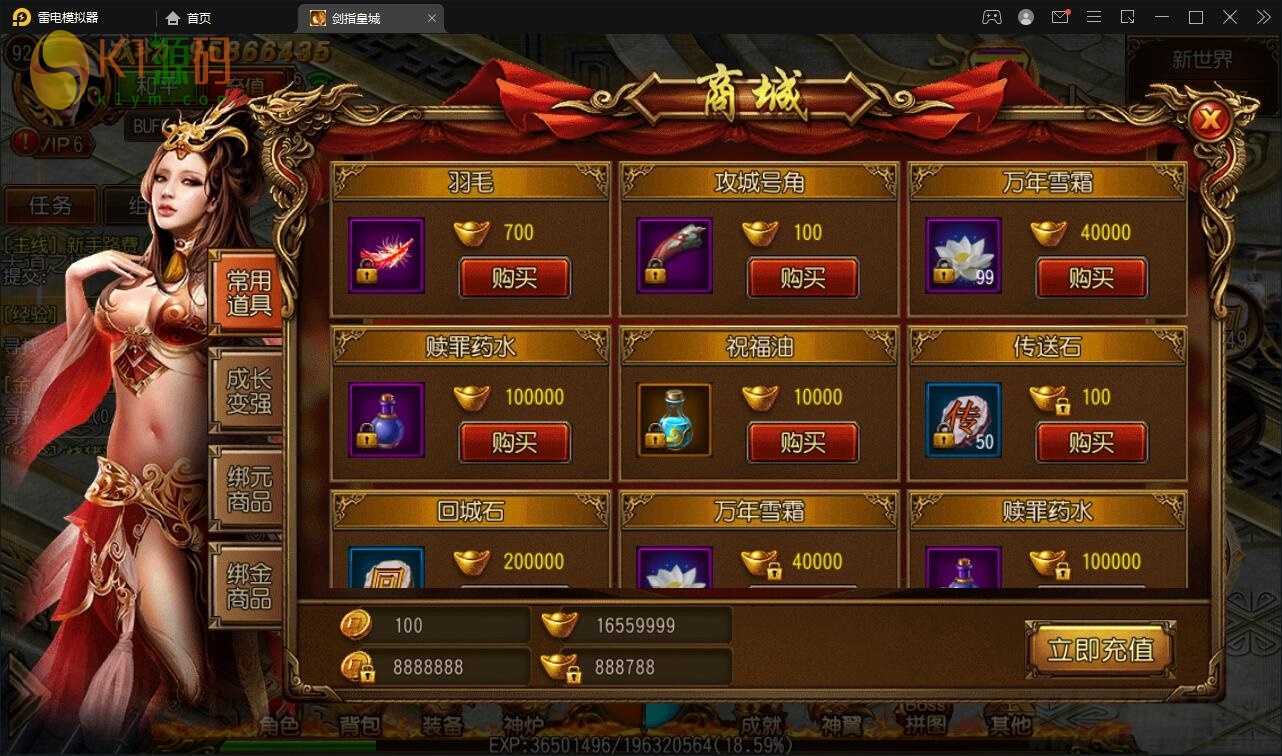Buy 万年雪霜 for 40000 in the top row
Screen dimensions: 1282x756
(x=1091, y=278)
